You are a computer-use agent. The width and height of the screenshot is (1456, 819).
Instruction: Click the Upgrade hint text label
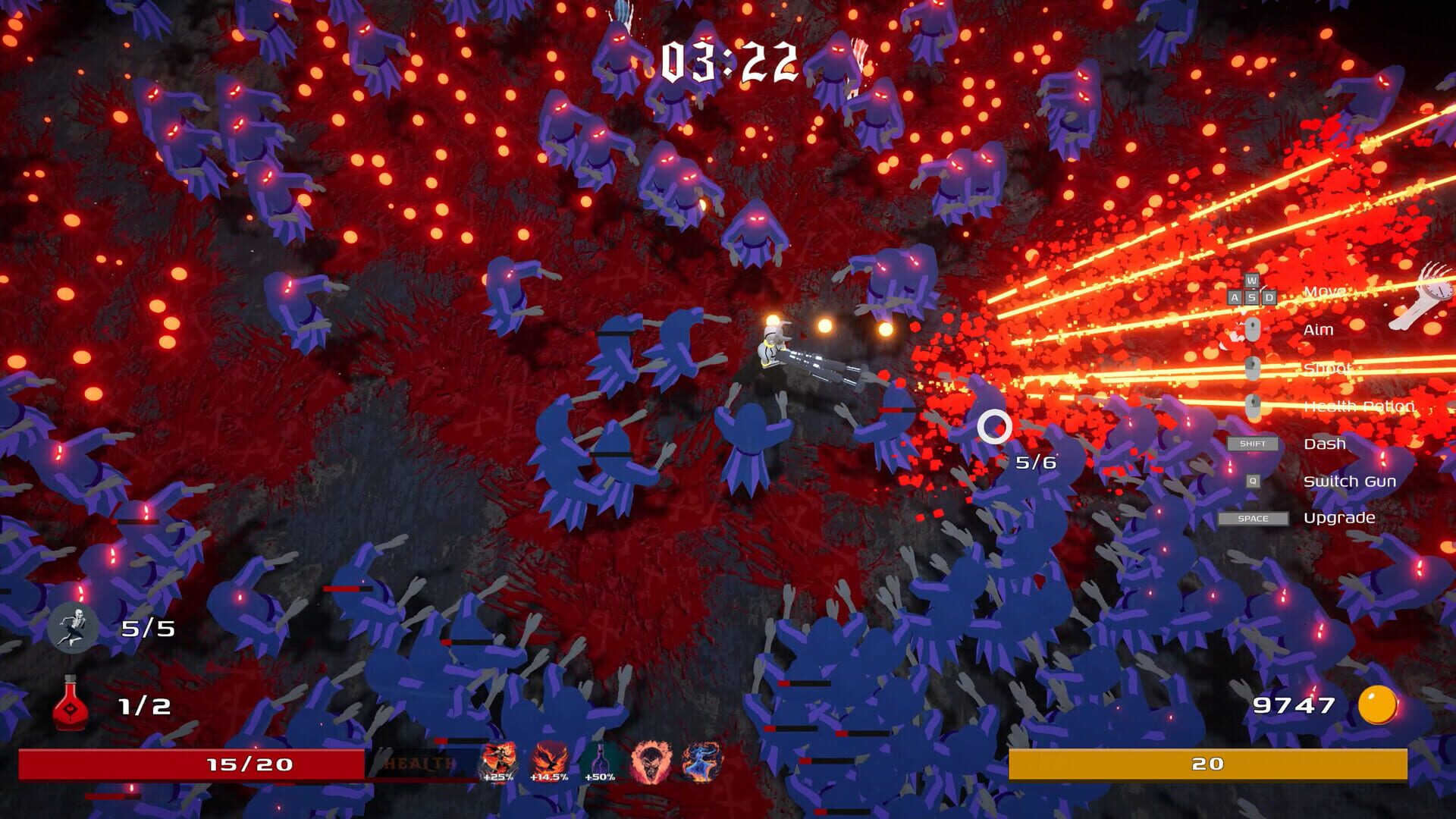point(1340,518)
